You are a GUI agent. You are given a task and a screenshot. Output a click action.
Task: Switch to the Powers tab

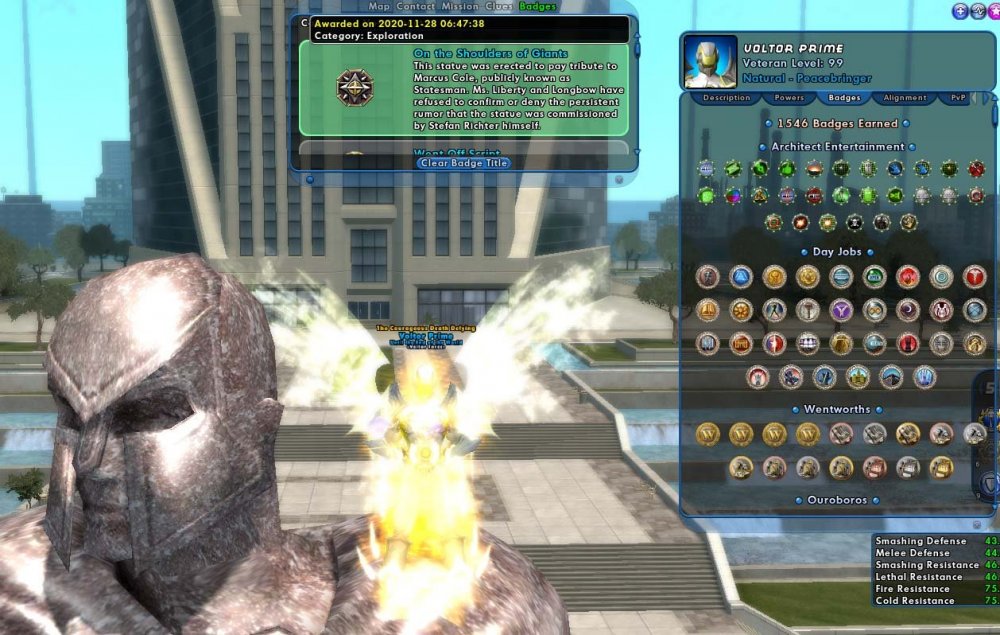point(789,98)
